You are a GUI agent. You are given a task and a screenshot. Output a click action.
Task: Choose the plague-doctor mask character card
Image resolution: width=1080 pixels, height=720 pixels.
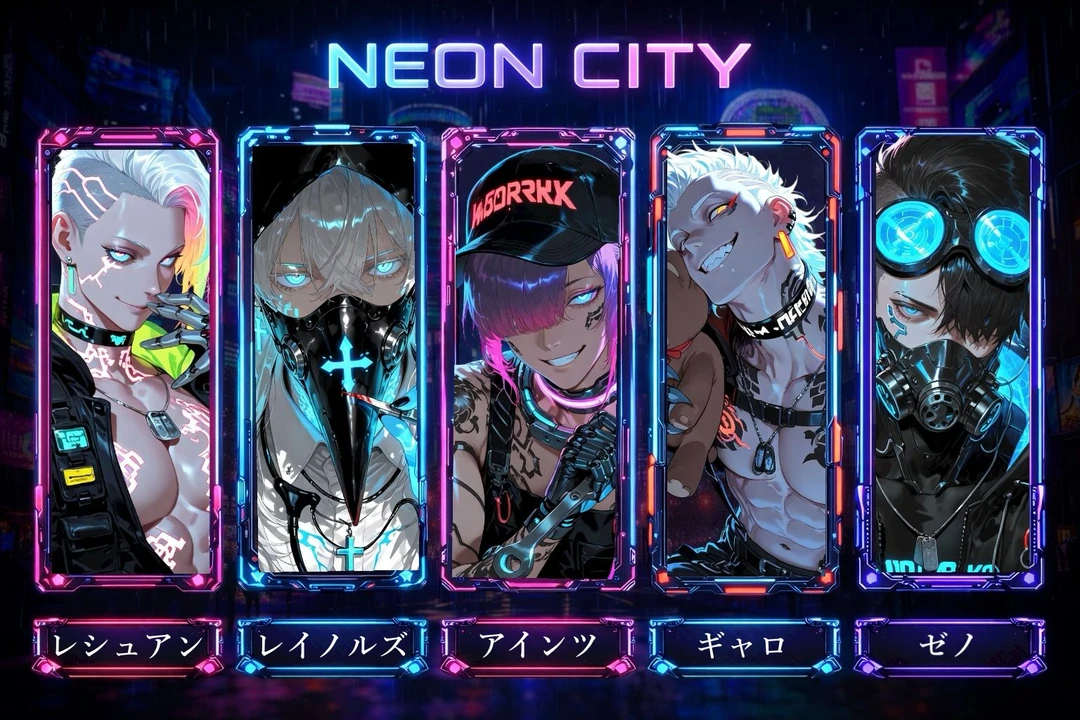click(333, 358)
